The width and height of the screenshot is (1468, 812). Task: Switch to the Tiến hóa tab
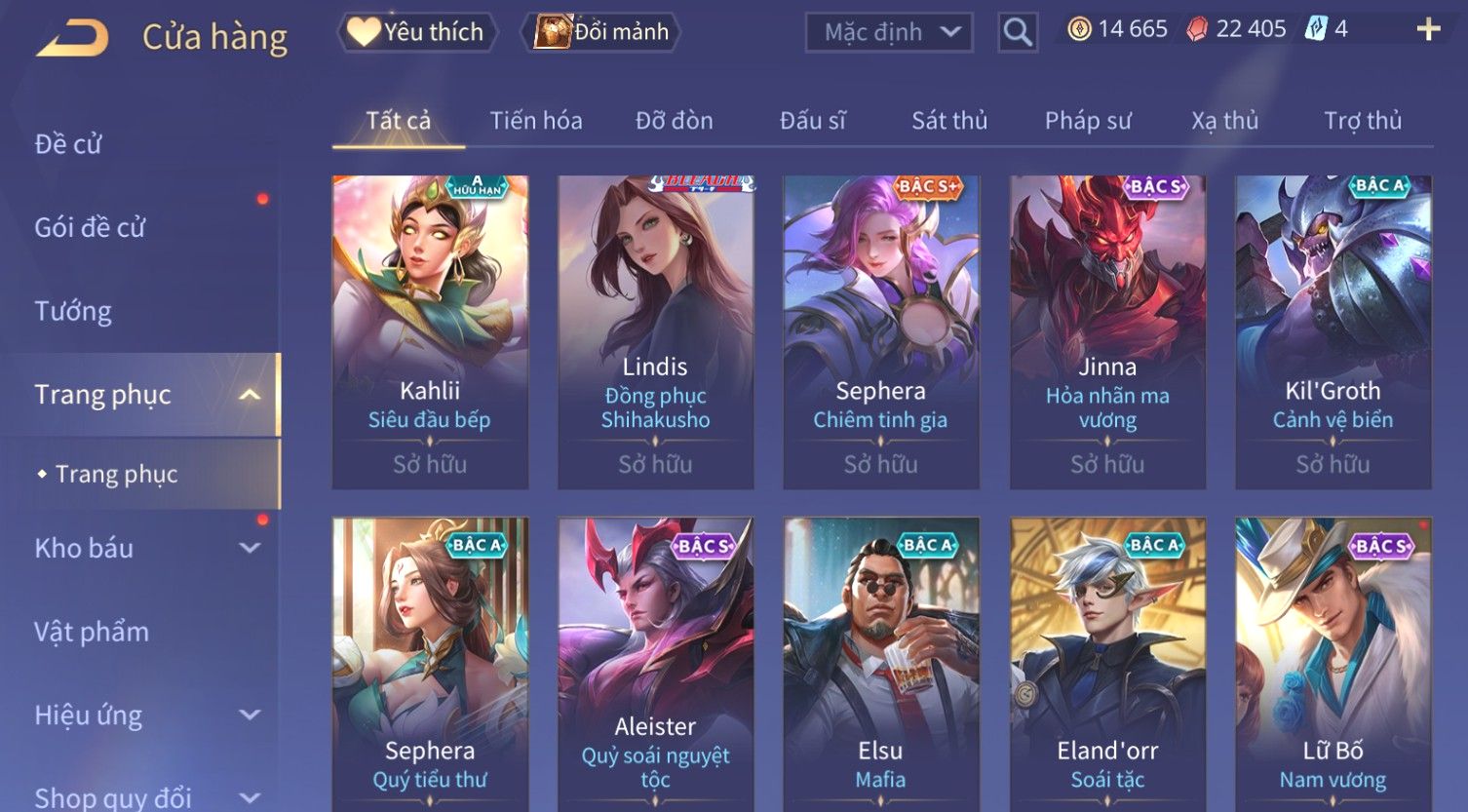(x=536, y=121)
